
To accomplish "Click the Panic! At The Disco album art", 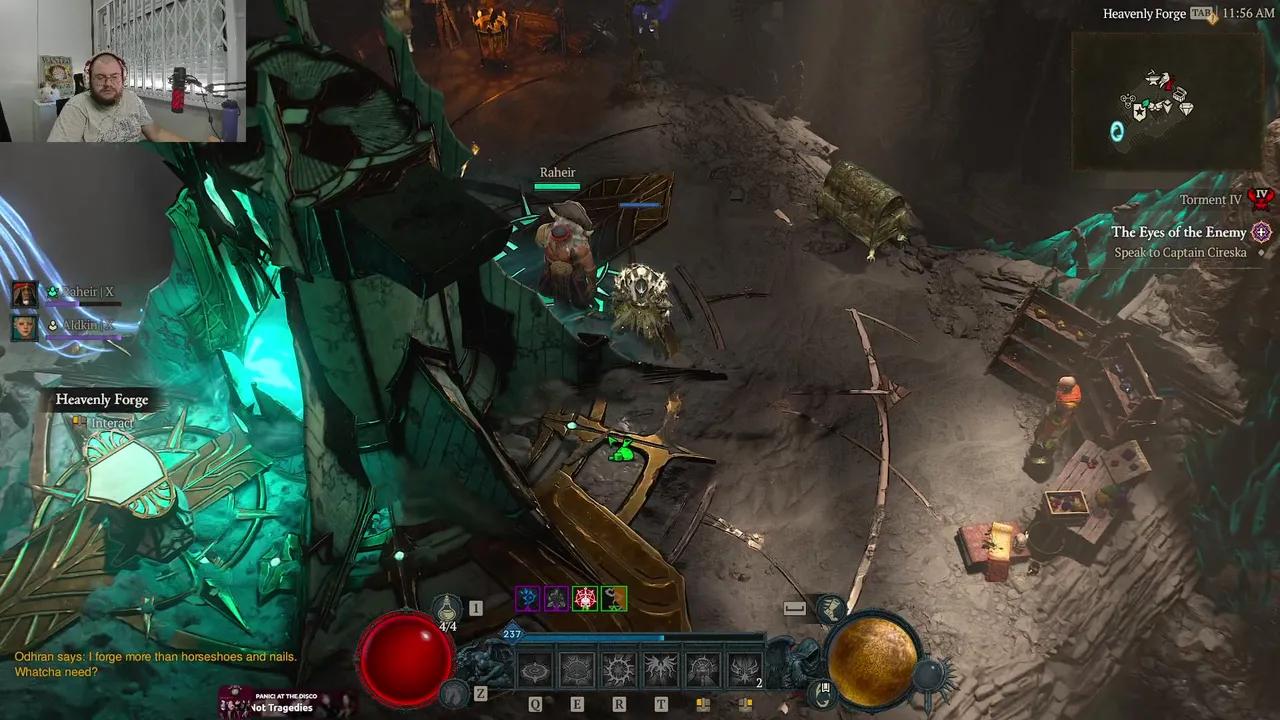I will (x=234, y=701).
